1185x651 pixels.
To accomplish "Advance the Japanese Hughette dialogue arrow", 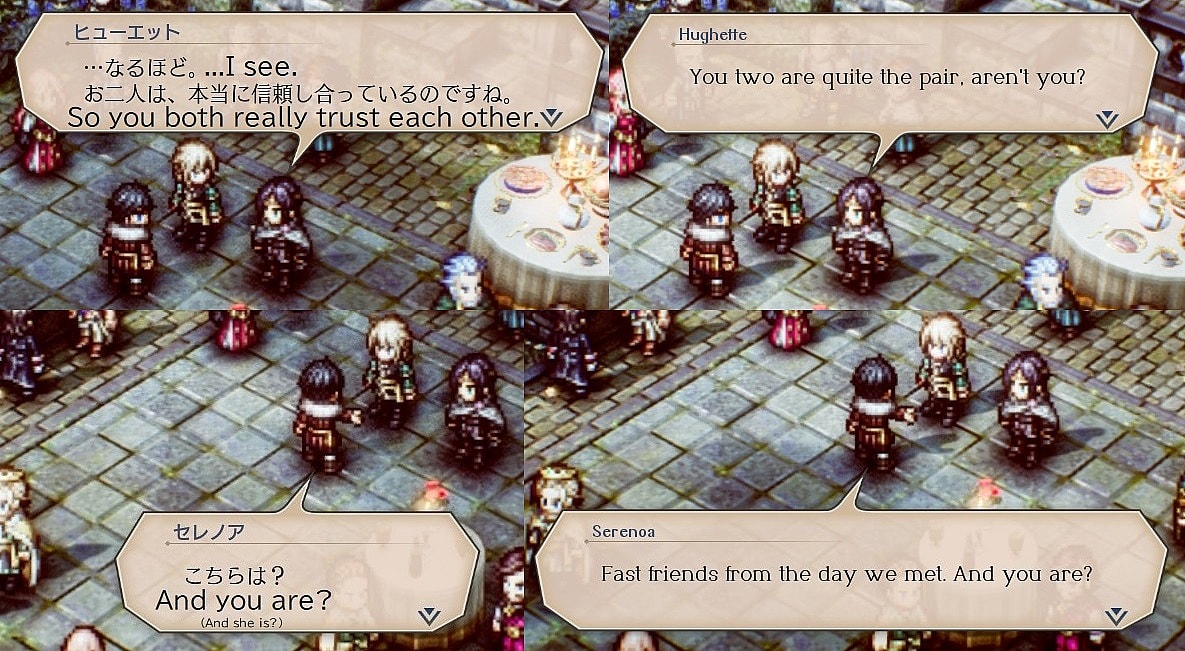I will point(551,118).
